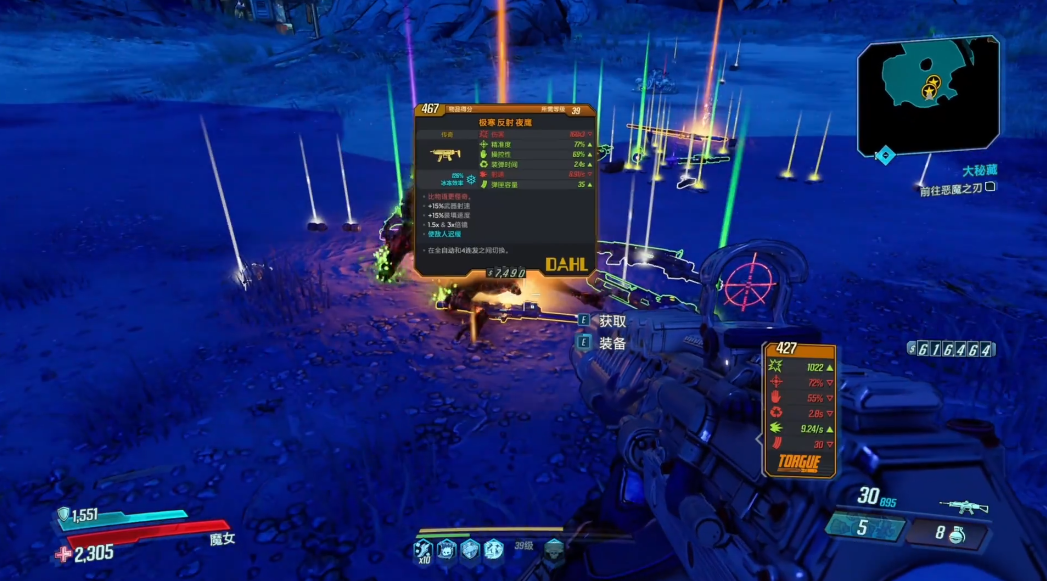
Task: Click the x10 stacked buff icon
Action: [424, 549]
